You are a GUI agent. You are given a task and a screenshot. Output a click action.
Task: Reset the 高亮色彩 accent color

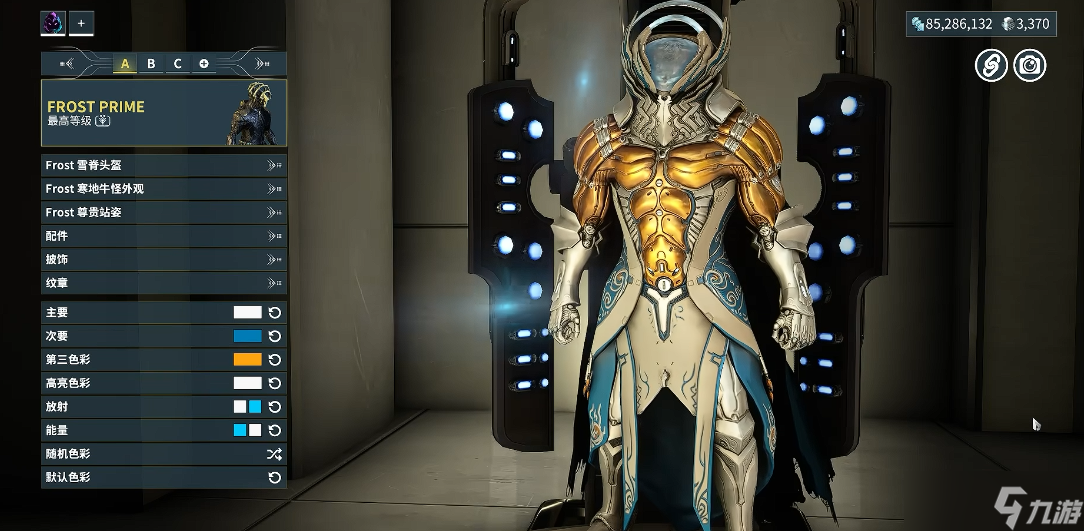(x=275, y=383)
